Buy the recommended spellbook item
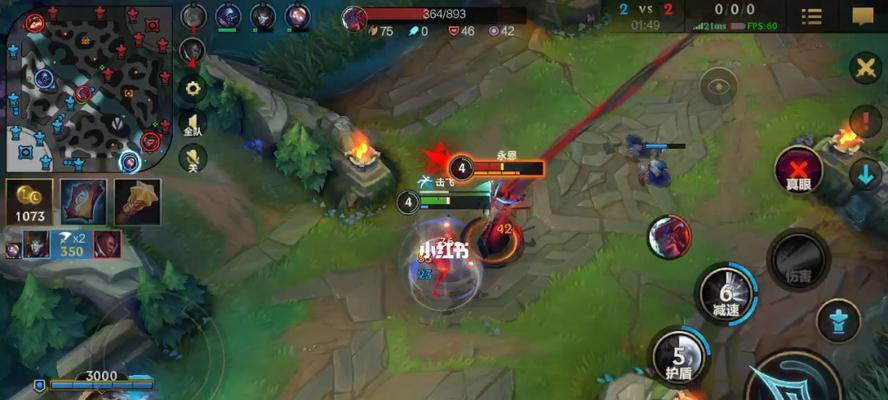888x400 pixels. click(x=84, y=202)
